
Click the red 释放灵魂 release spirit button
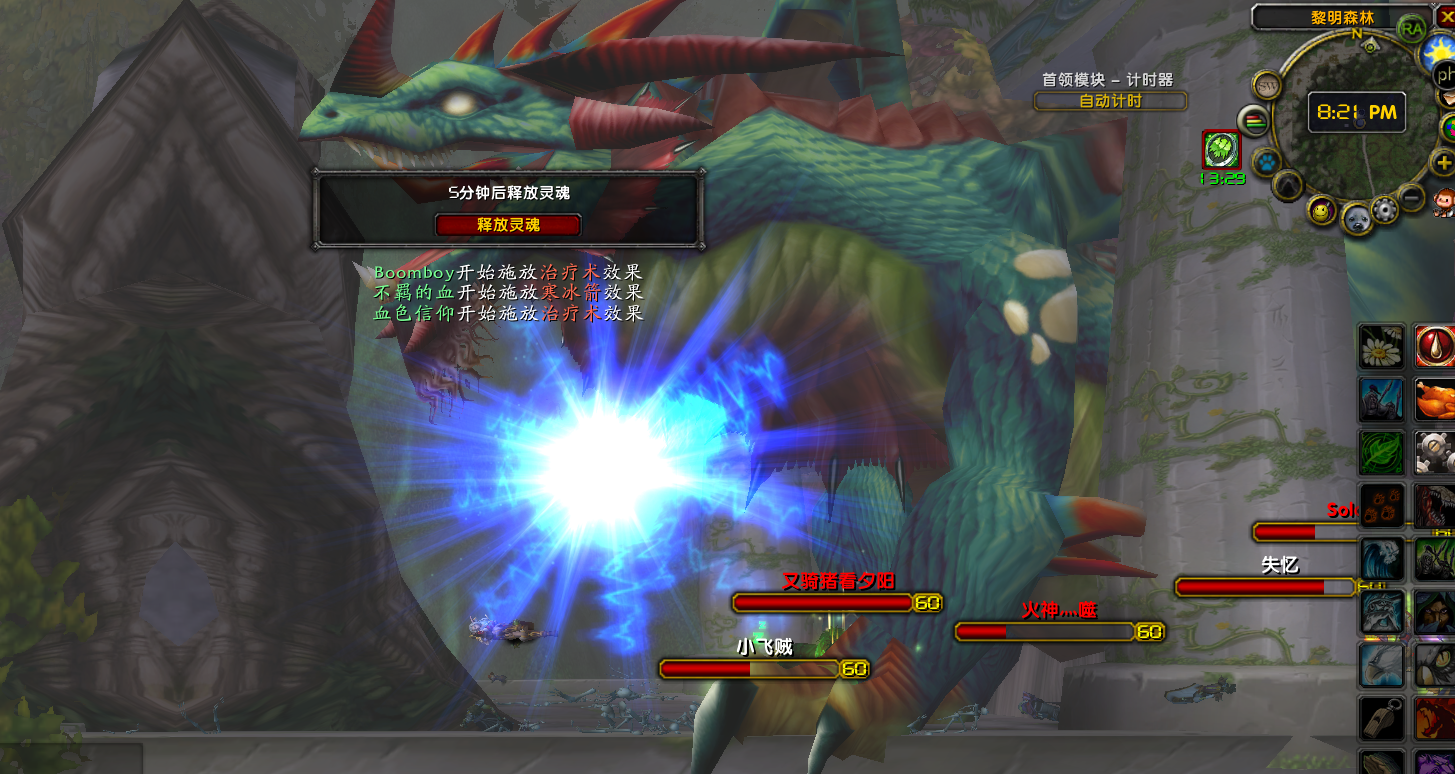pos(508,225)
